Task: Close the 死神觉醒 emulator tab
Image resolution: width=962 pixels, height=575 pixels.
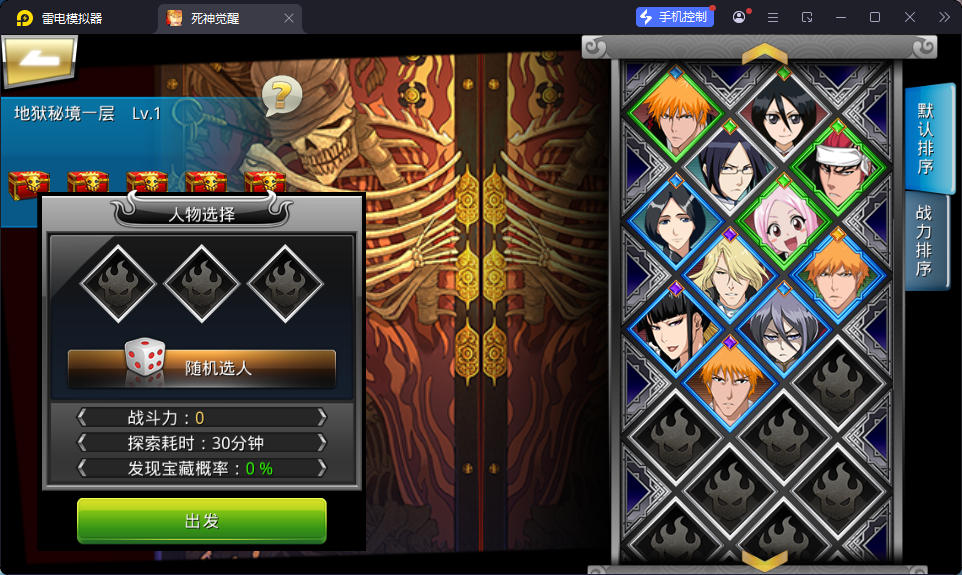Action: click(x=289, y=18)
